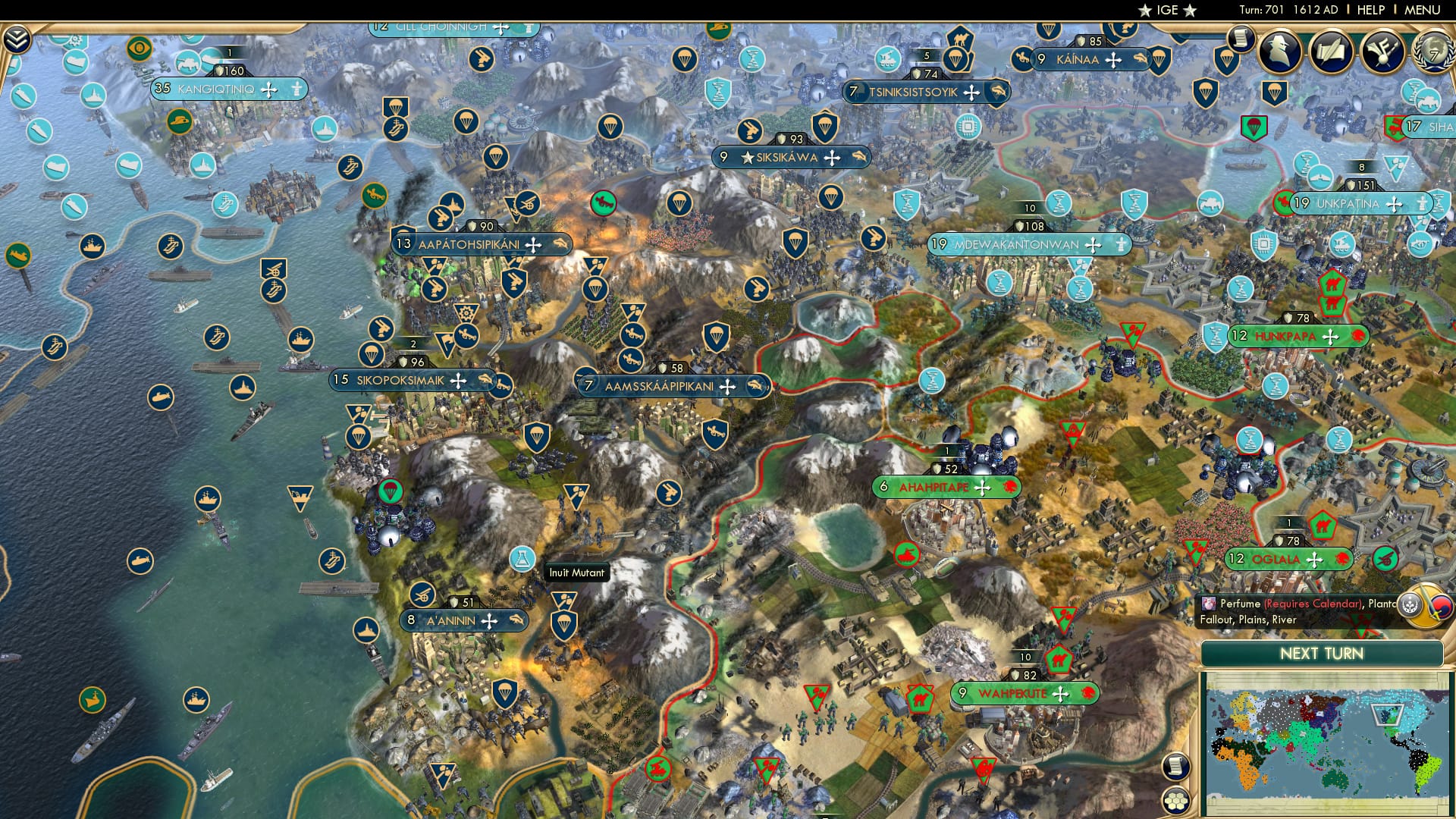This screenshot has height=819, width=1456.
Task: Click the small notification scroll icon beside the spy
Action: click(x=1240, y=38)
